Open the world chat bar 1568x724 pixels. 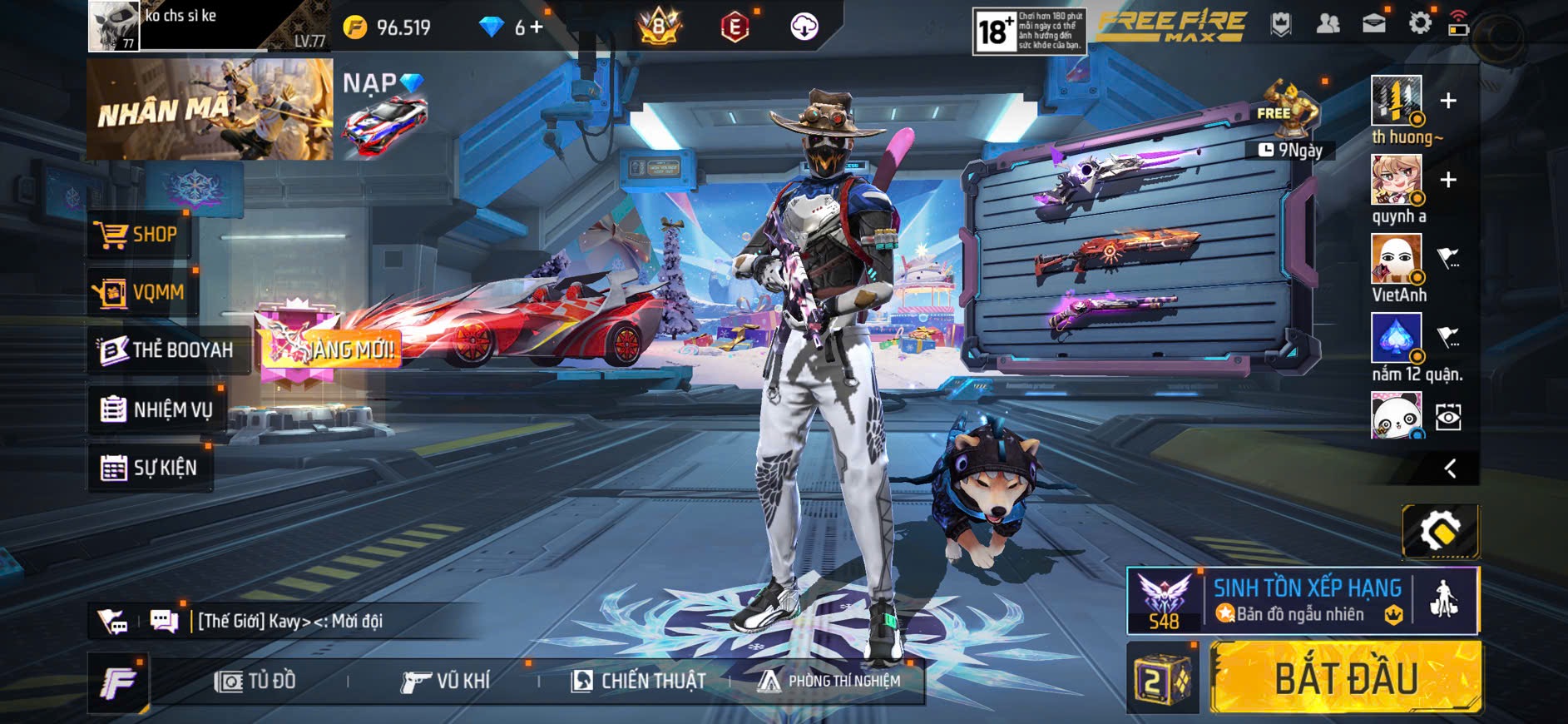coord(289,621)
